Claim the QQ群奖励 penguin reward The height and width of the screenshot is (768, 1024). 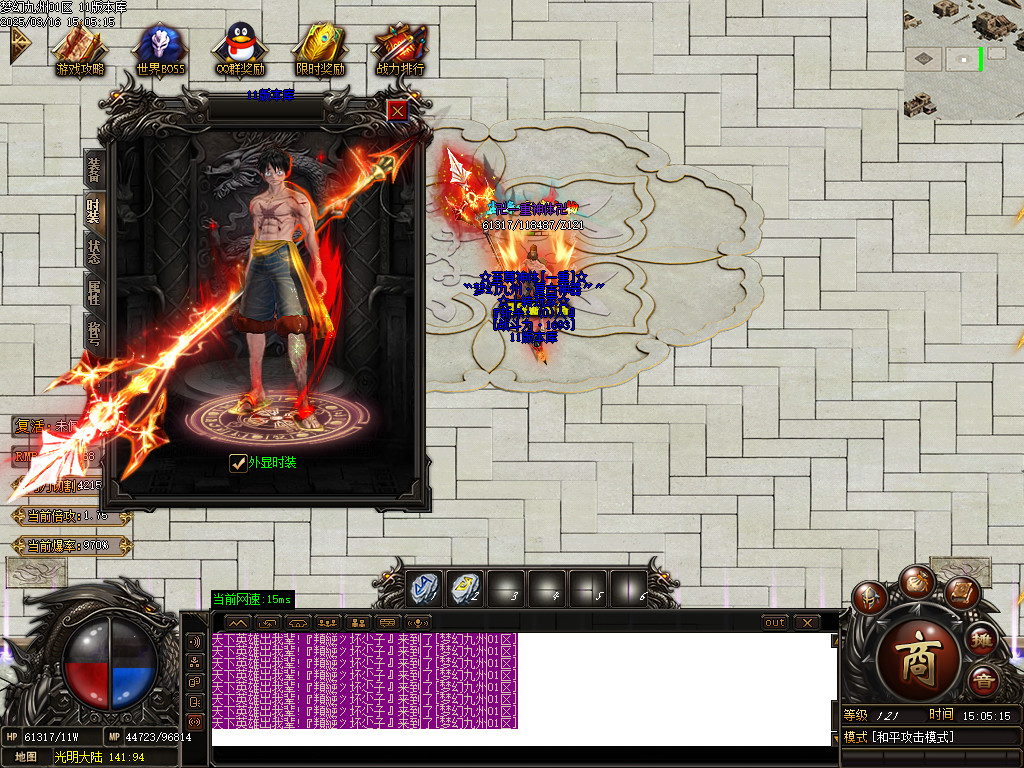pos(240,50)
